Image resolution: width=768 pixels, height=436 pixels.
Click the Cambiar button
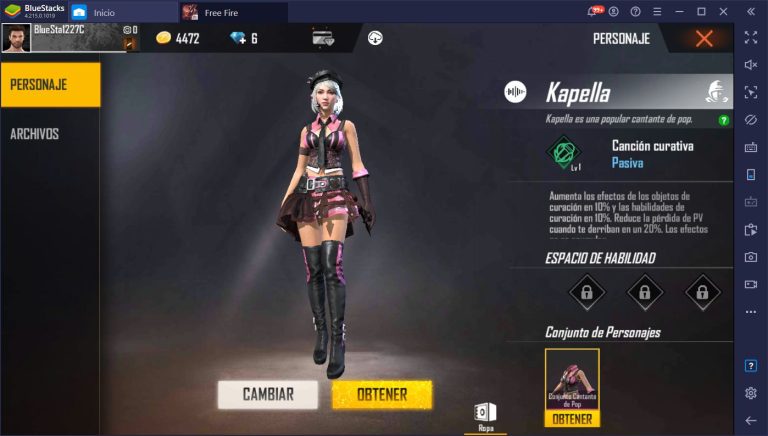(268, 394)
